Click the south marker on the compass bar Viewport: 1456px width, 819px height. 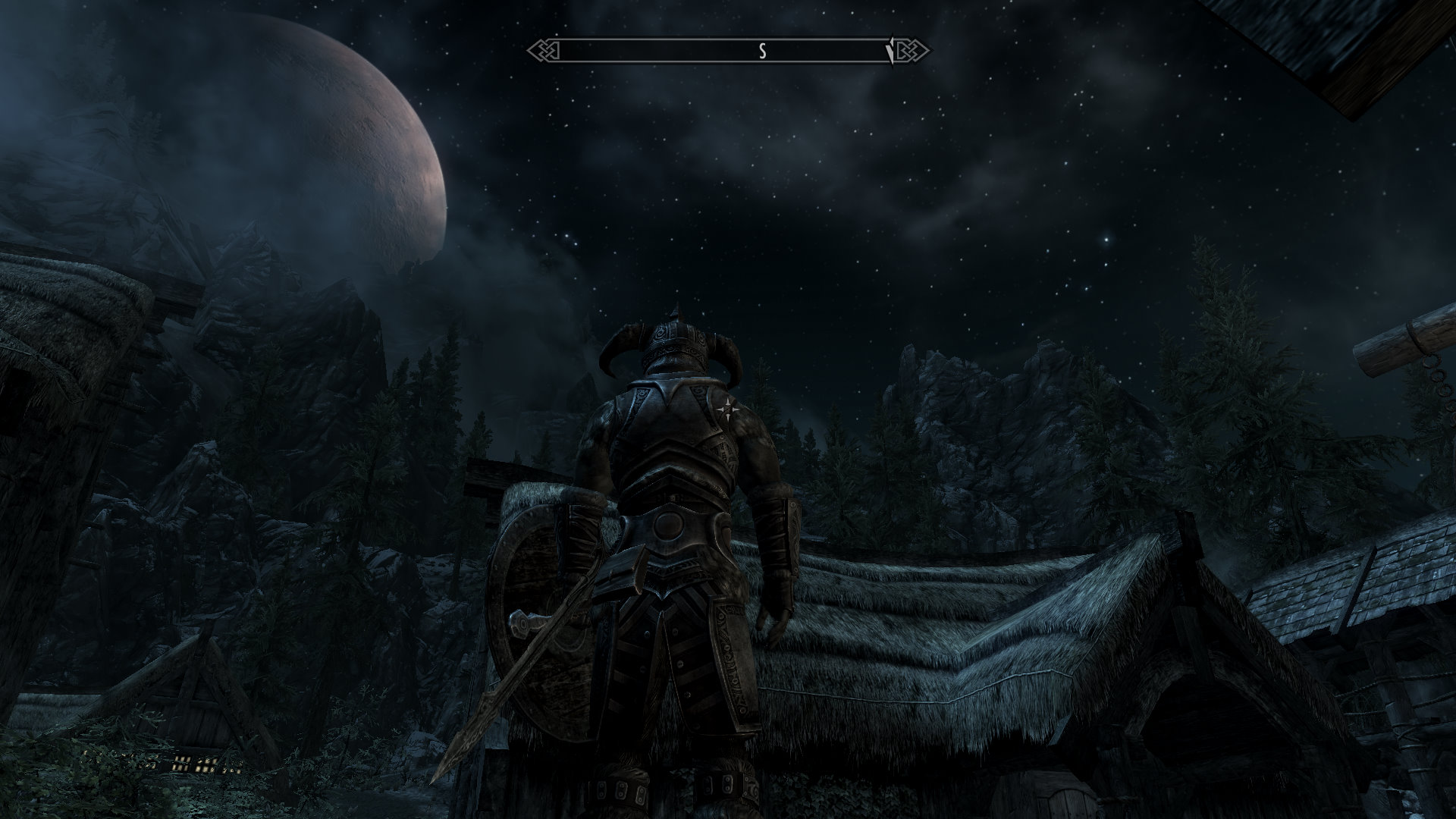(x=763, y=52)
